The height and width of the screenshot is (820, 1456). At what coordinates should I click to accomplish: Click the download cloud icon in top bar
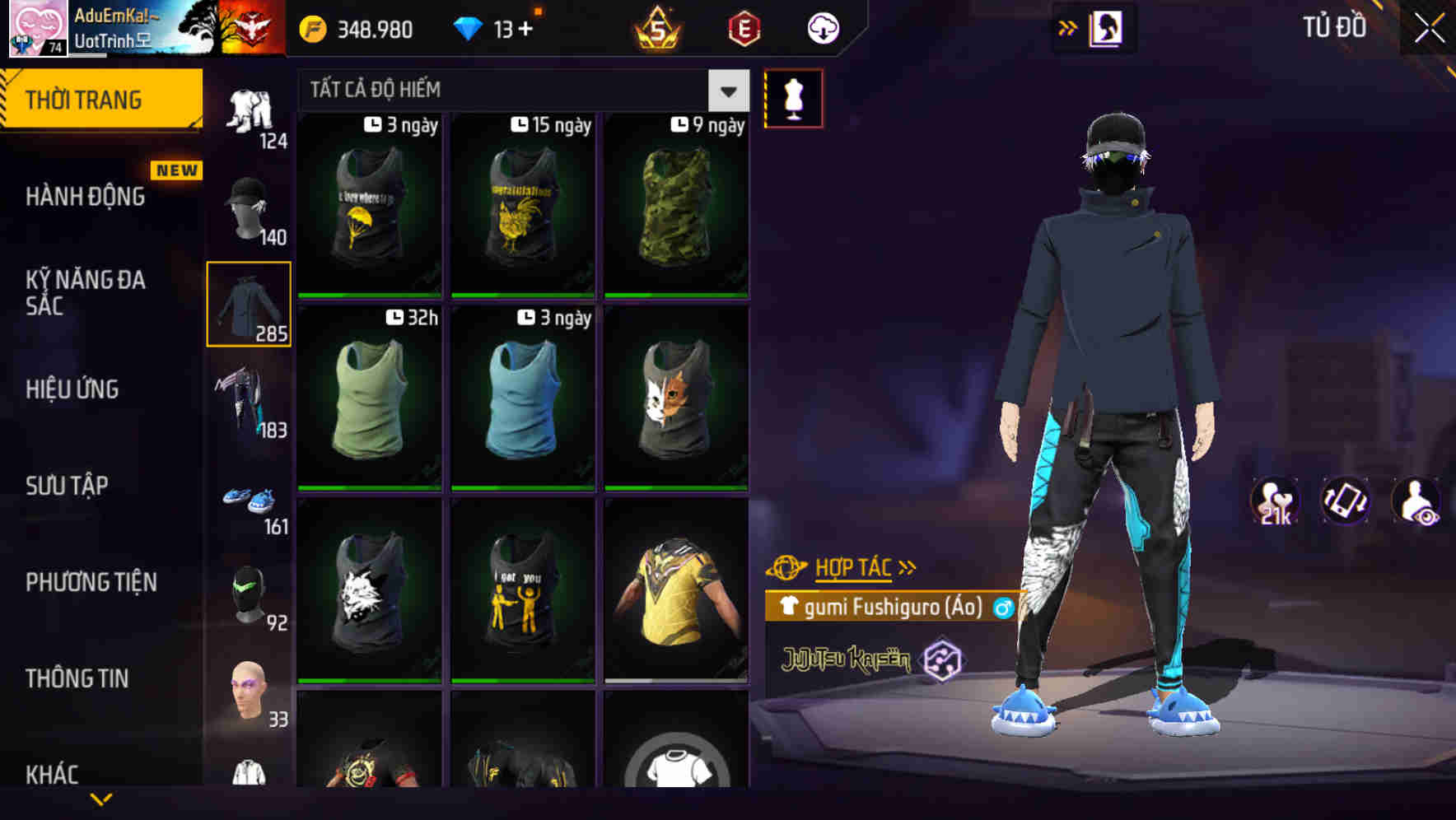click(822, 27)
